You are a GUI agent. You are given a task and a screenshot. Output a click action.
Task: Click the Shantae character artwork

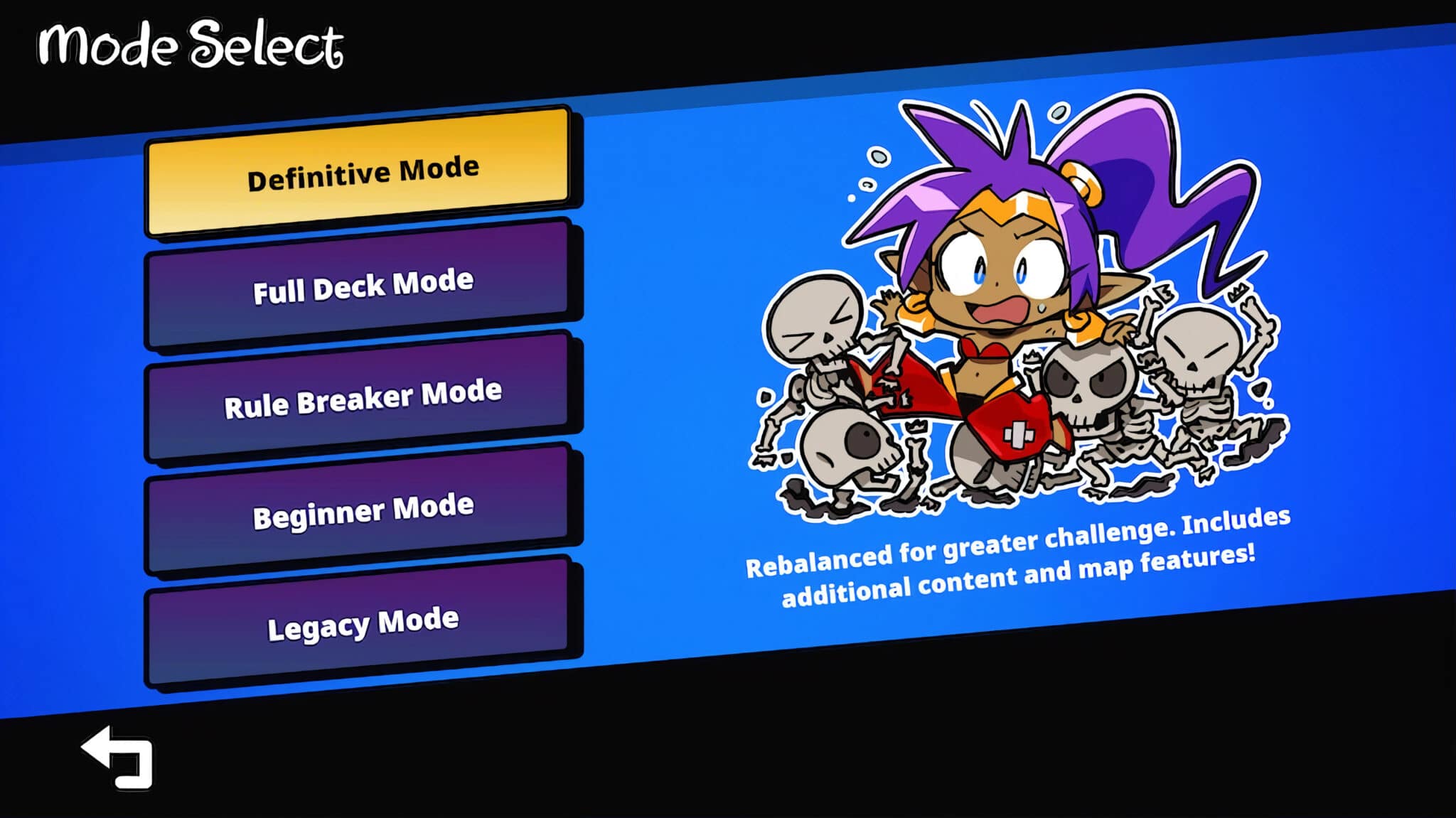(x=995, y=284)
